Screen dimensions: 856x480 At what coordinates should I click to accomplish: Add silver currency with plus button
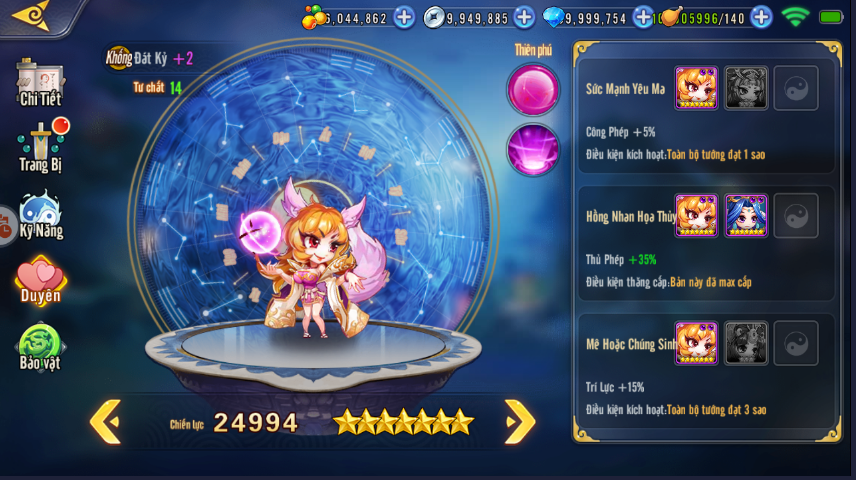[524, 17]
